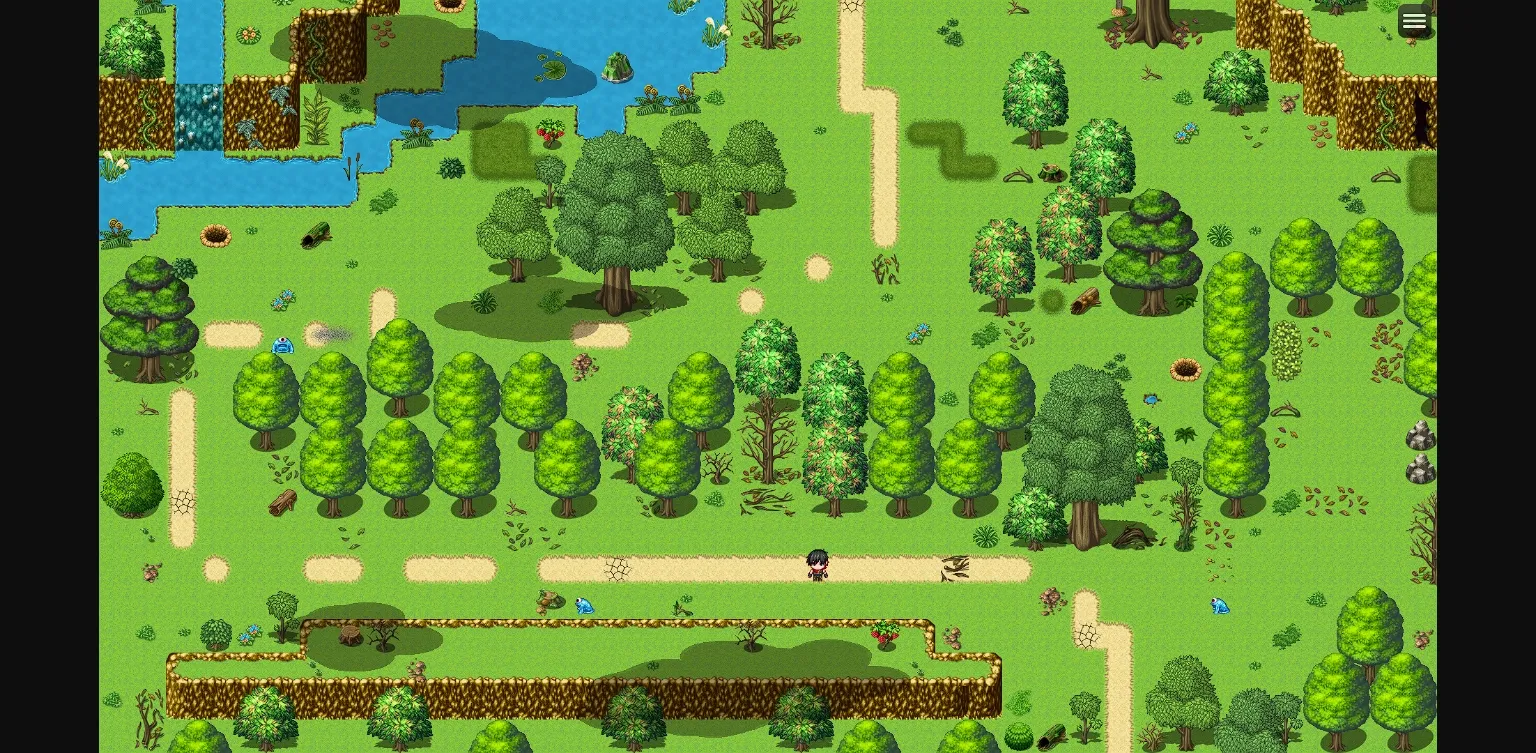Select the blue one-eyed slime monster
This screenshot has height=753, width=1536.
click(x=283, y=346)
